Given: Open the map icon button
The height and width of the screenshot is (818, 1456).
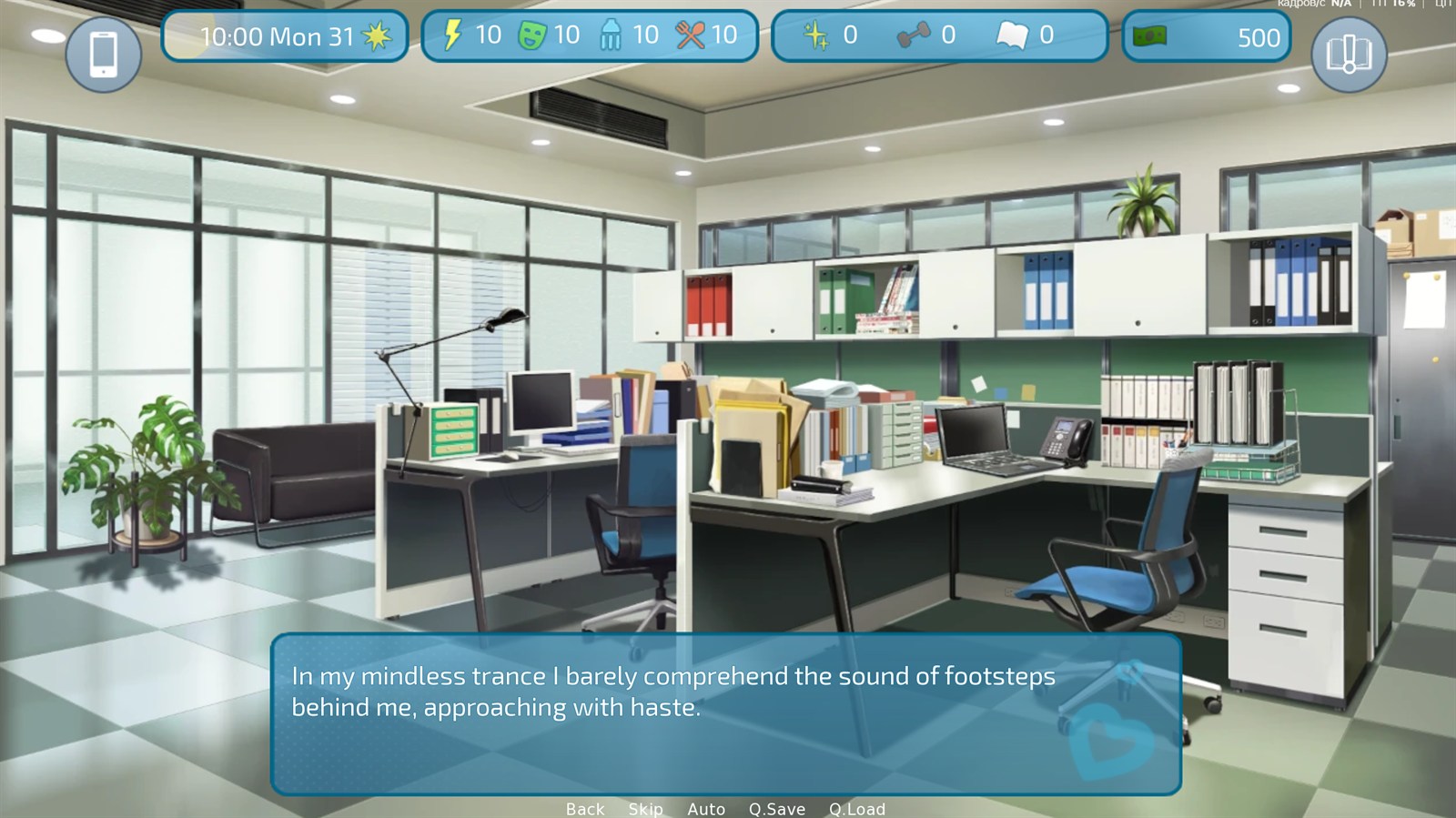Looking at the screenshot, I should click(x=1349, y=55).
